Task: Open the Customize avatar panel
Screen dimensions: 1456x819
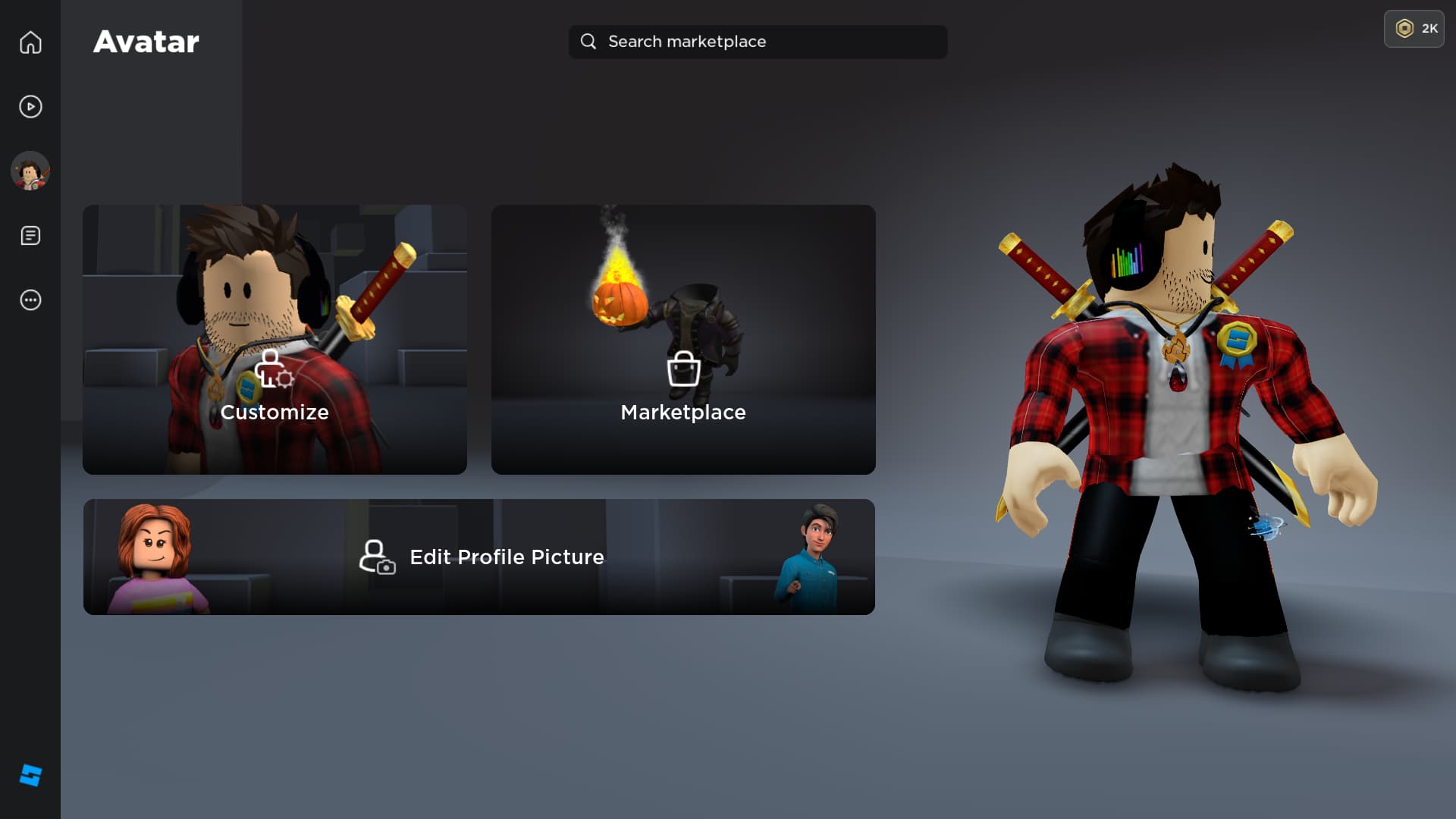Action: (274, 338)
